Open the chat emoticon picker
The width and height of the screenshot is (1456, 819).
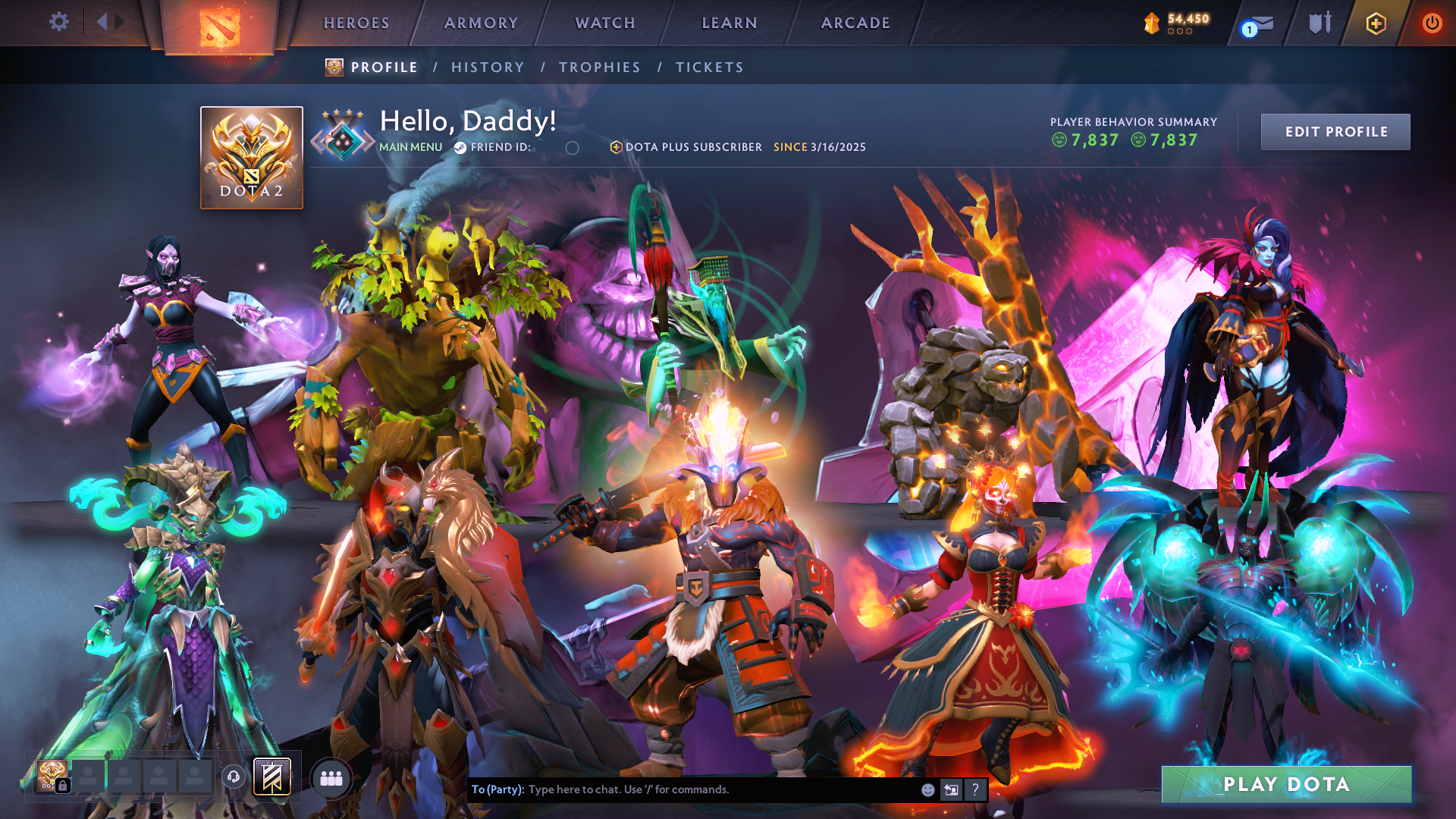pyautogui.click(x=927, y=790)
